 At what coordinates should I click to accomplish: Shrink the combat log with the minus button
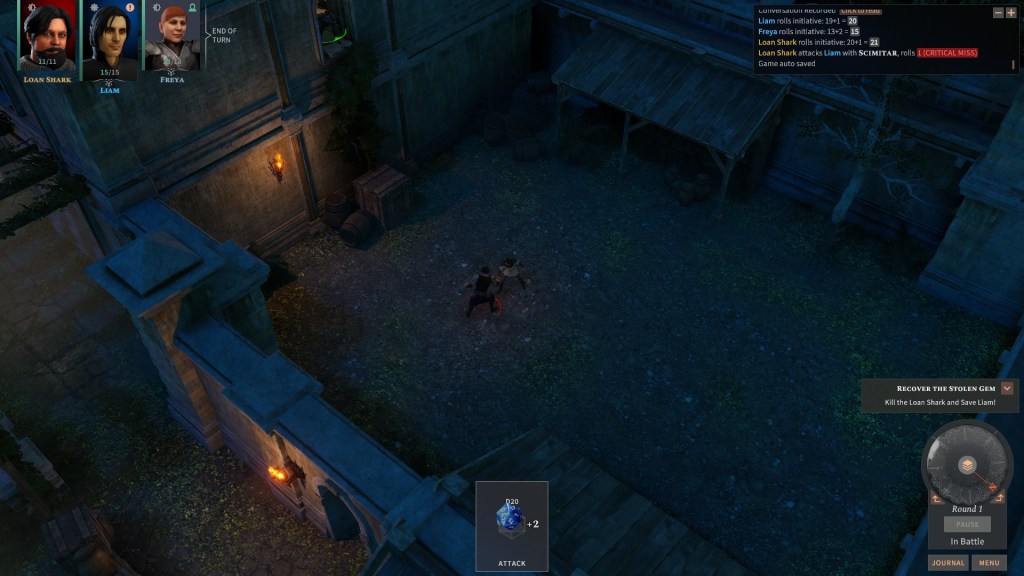[x=997, y=13]
